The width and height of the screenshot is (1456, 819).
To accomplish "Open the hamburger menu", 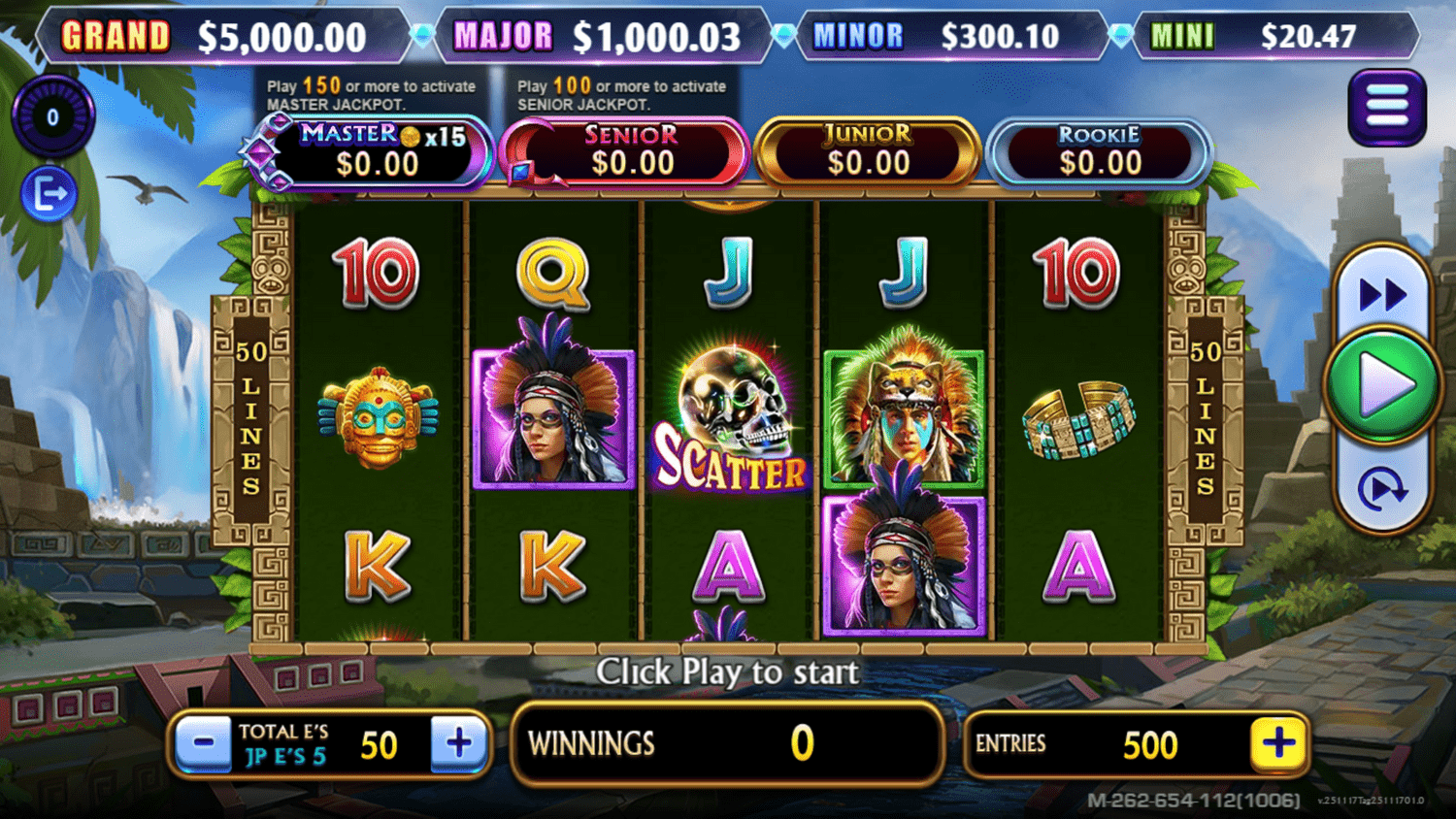I will tap(1386, 107).
